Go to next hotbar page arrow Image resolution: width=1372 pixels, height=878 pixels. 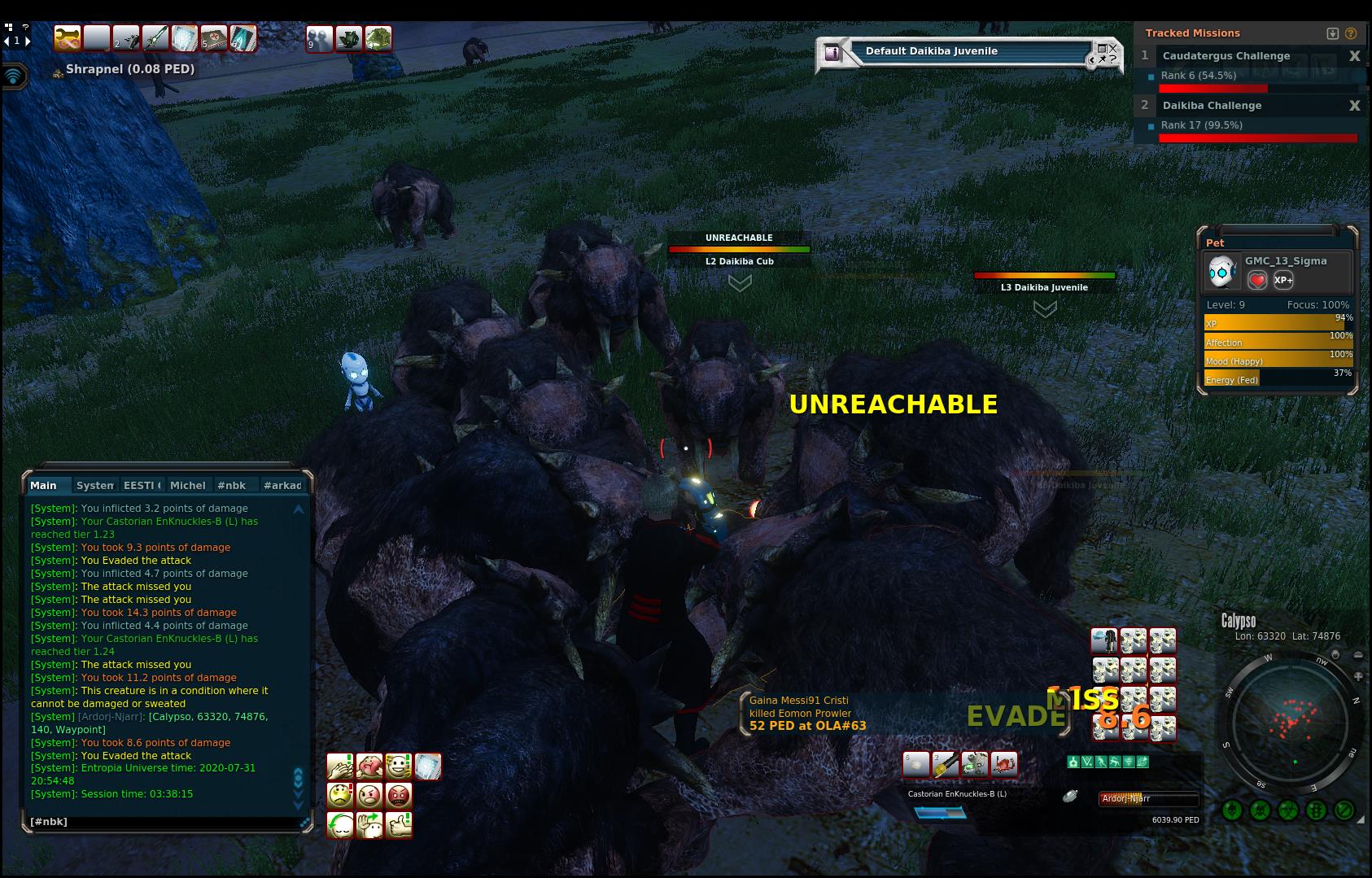pyautogui.click(x=28, y=40)
